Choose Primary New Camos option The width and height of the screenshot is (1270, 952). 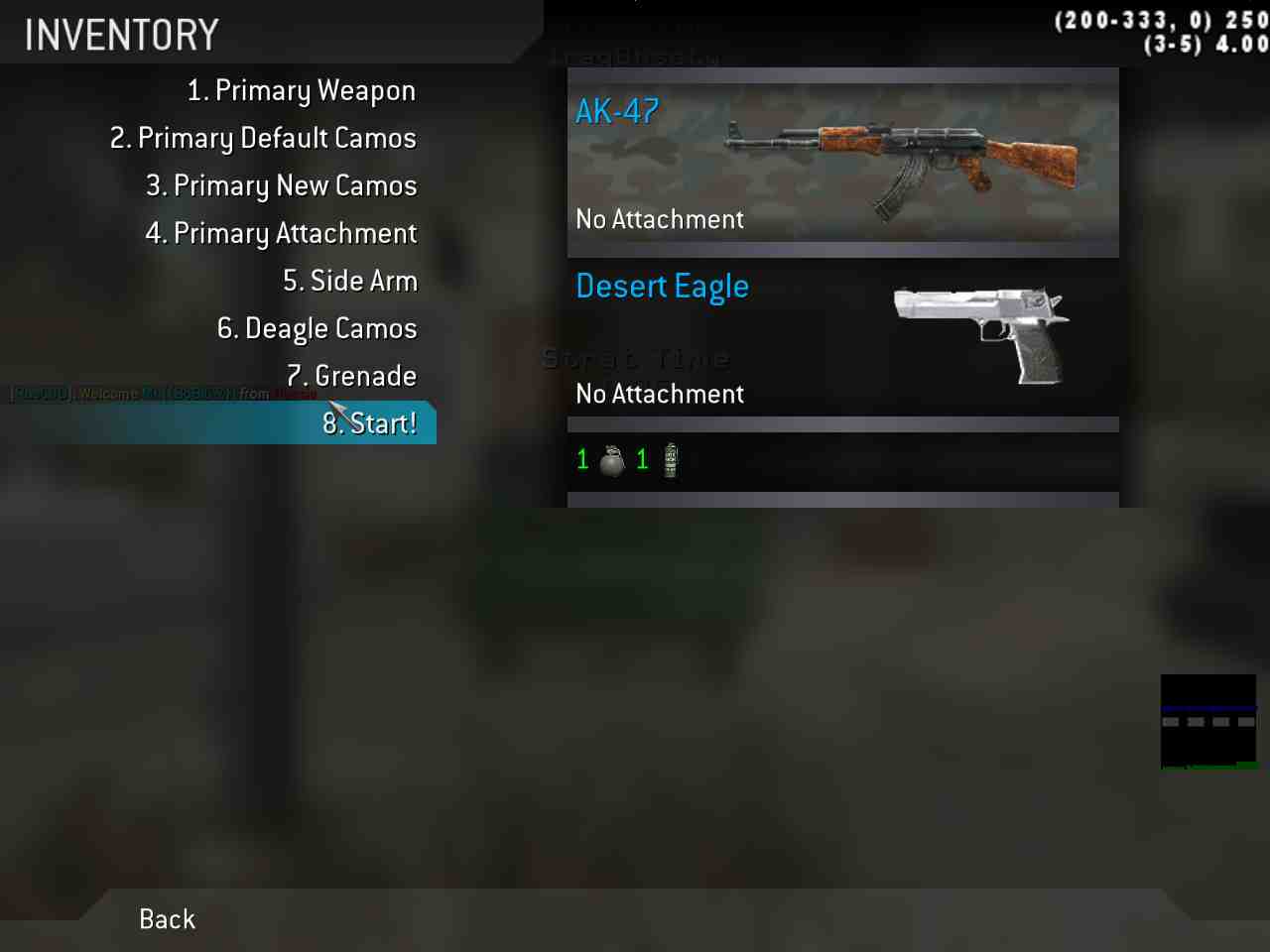coord(281,186)
